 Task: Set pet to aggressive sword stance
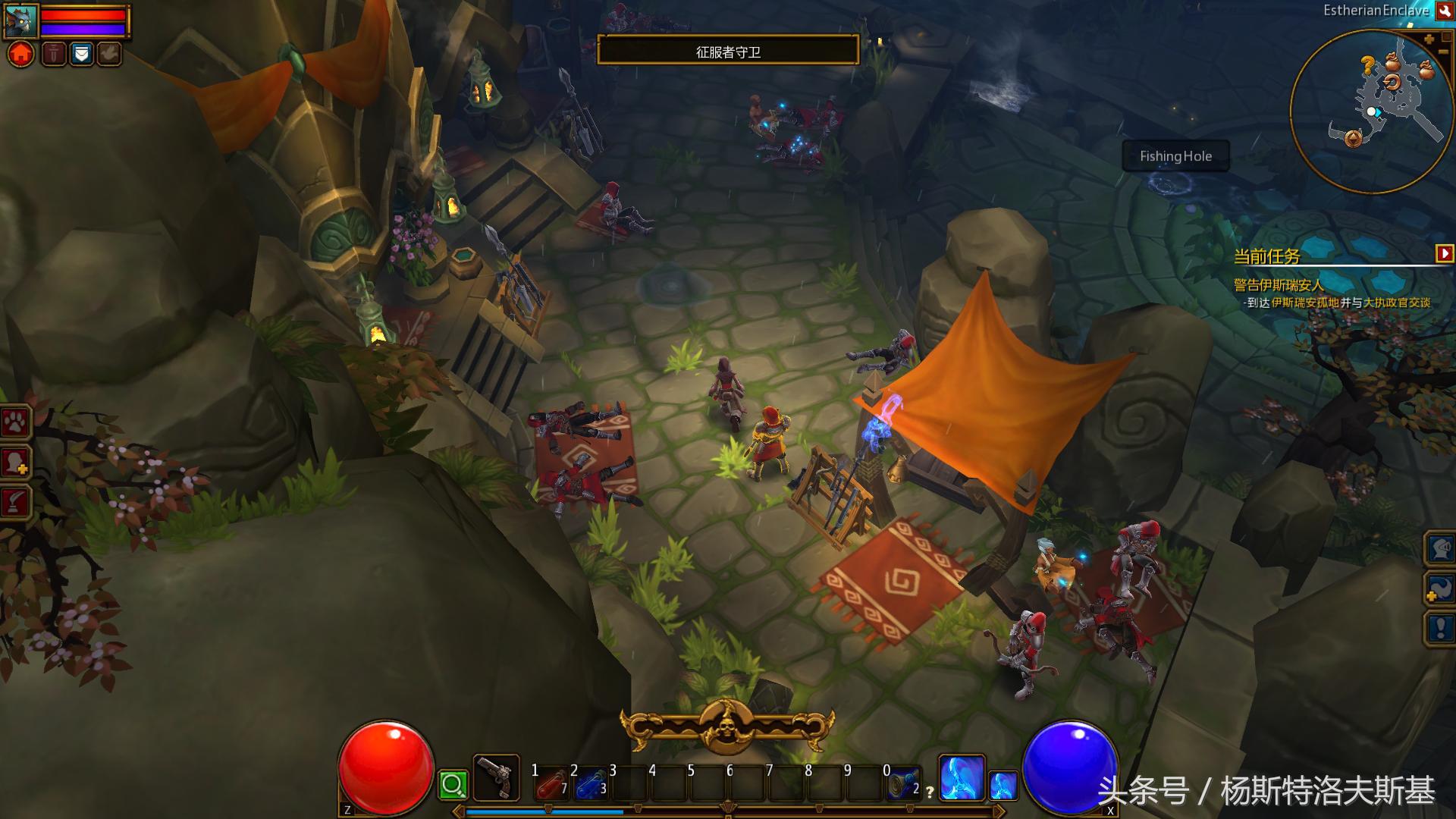[x=53, y=54]
